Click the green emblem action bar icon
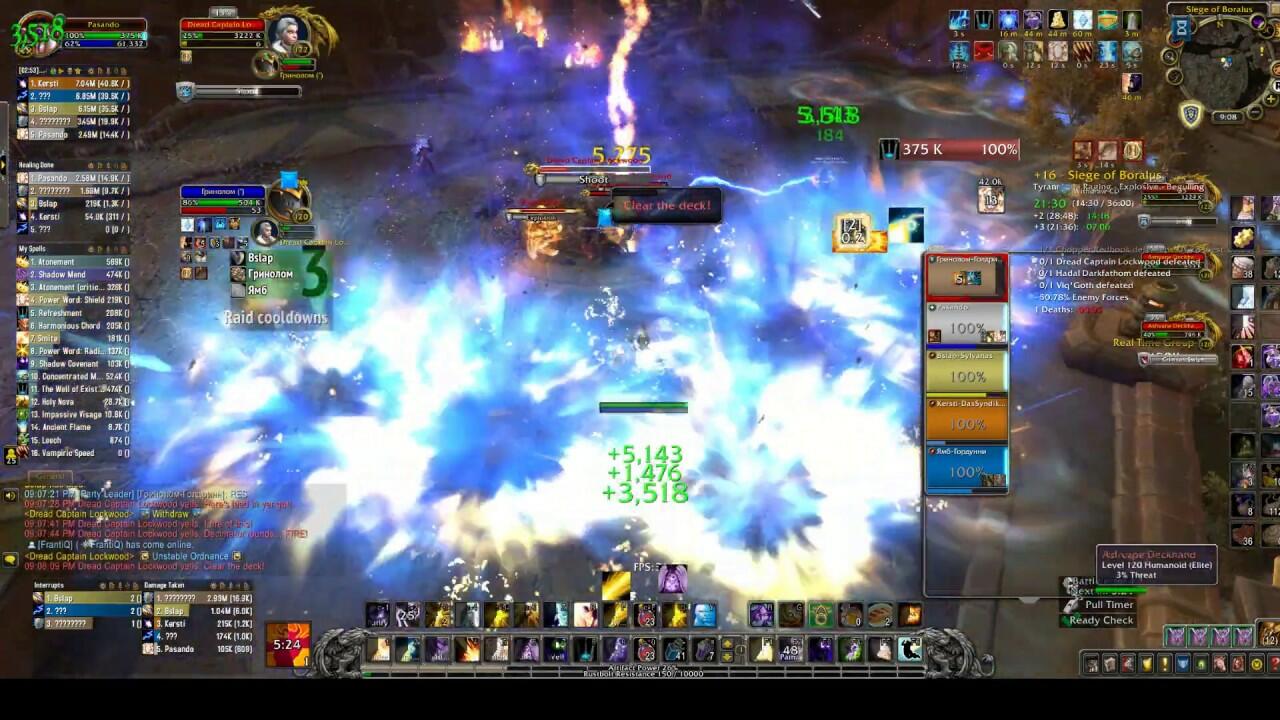1280x720 pixels. pos(821,614)
